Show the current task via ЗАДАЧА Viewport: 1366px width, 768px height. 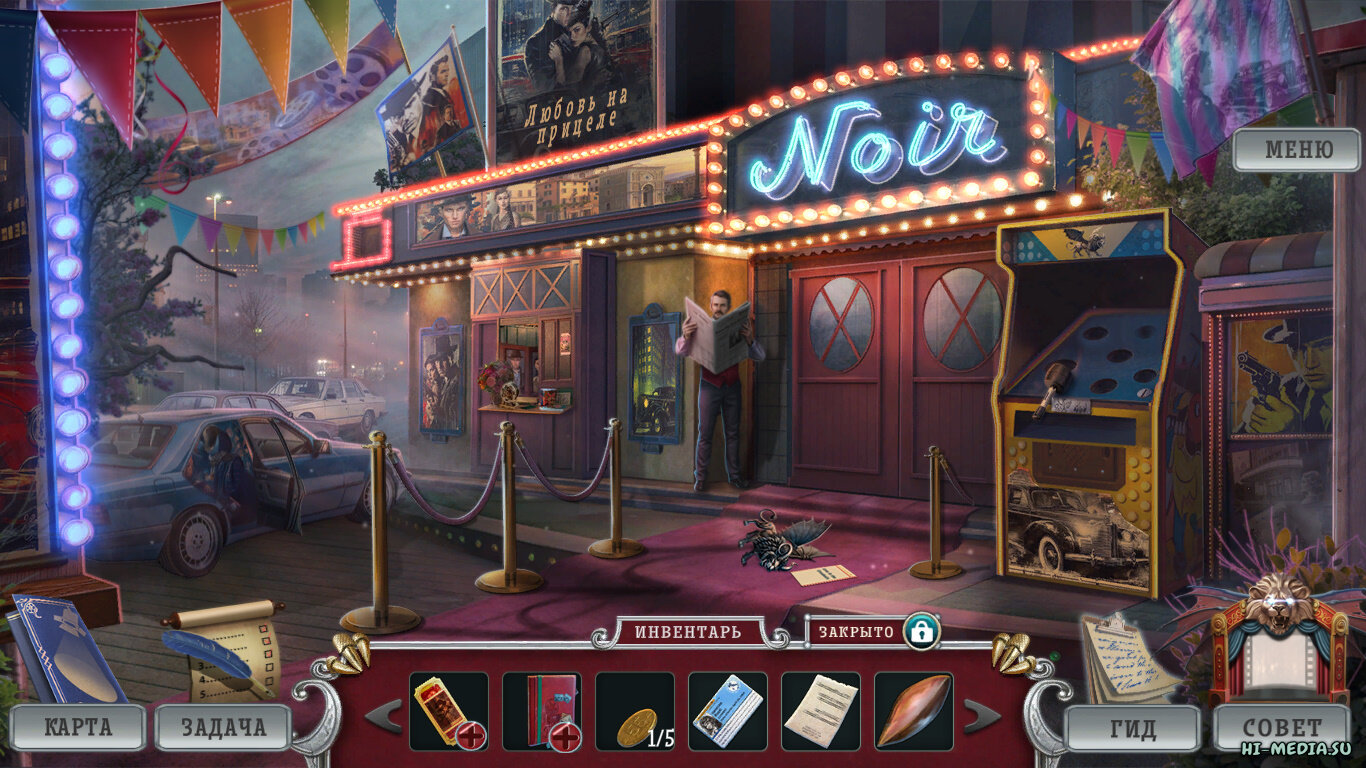point(222,726)
